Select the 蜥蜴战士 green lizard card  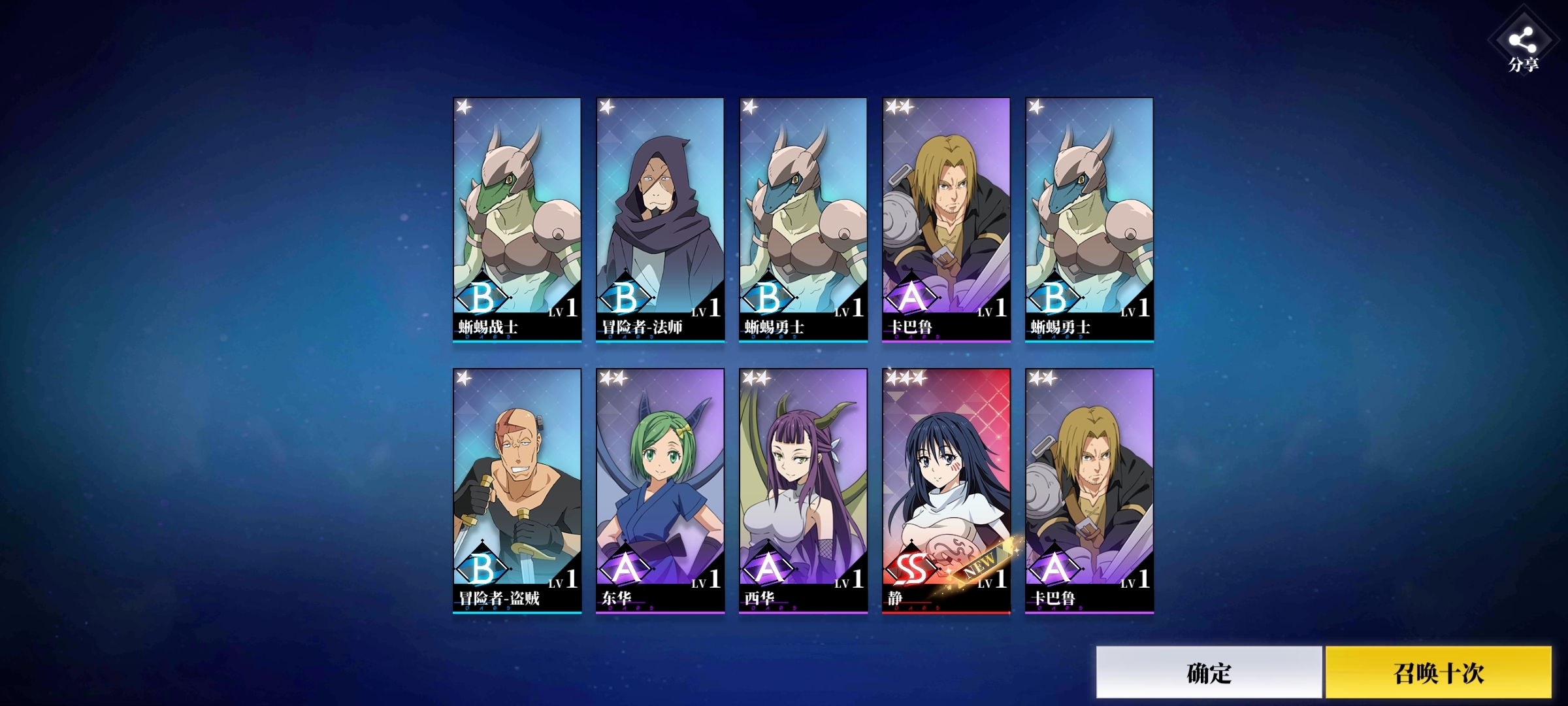click(517, 219)
